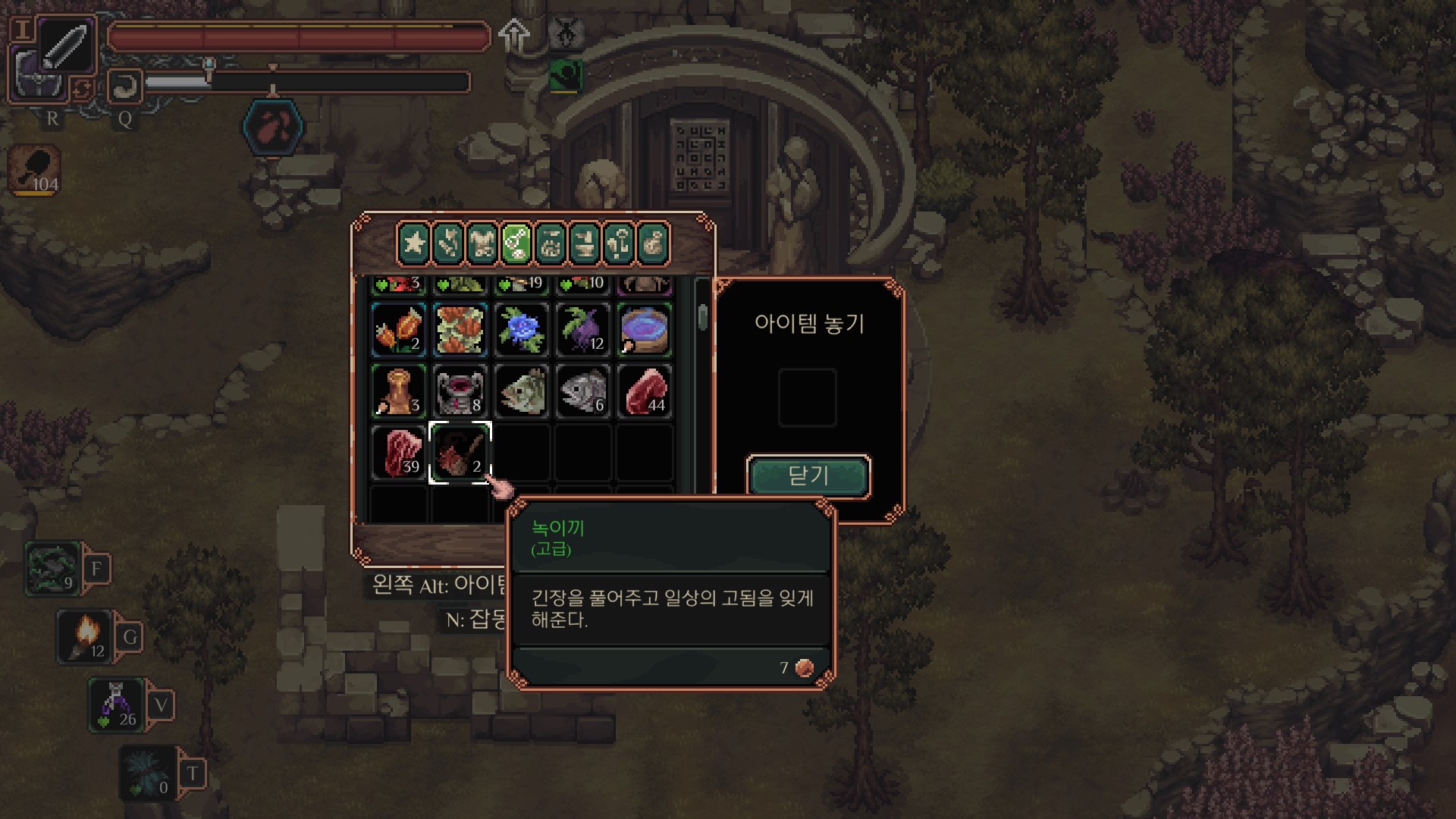Image resolution: width=1456 pixels, height=819 pixels.
Task: Select the purple soup bowl item
Action: pyautogui.click(x=644, y=330)
